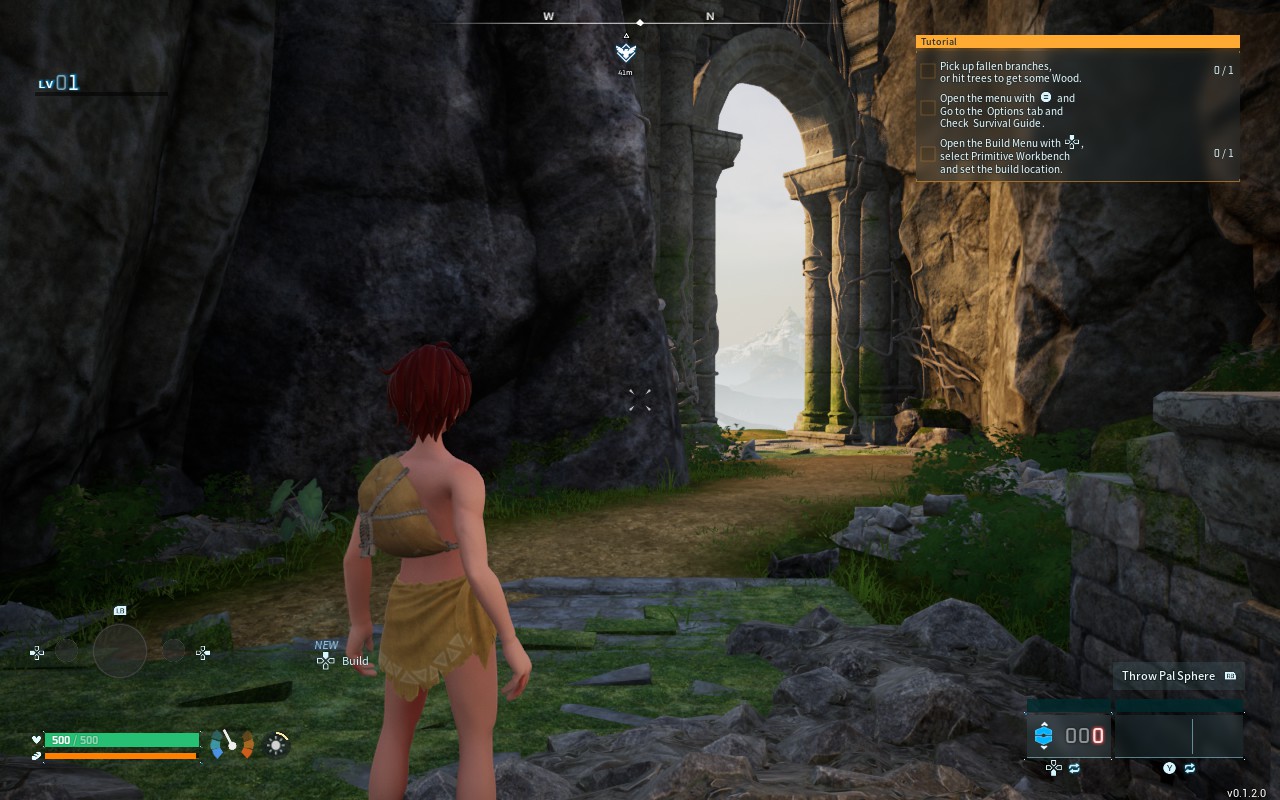Image resolution: width=1280 pixels, height=800 pixels.
Task: Tick the Primitive Workbench tutorial checkbox
Action: (928, 154)
